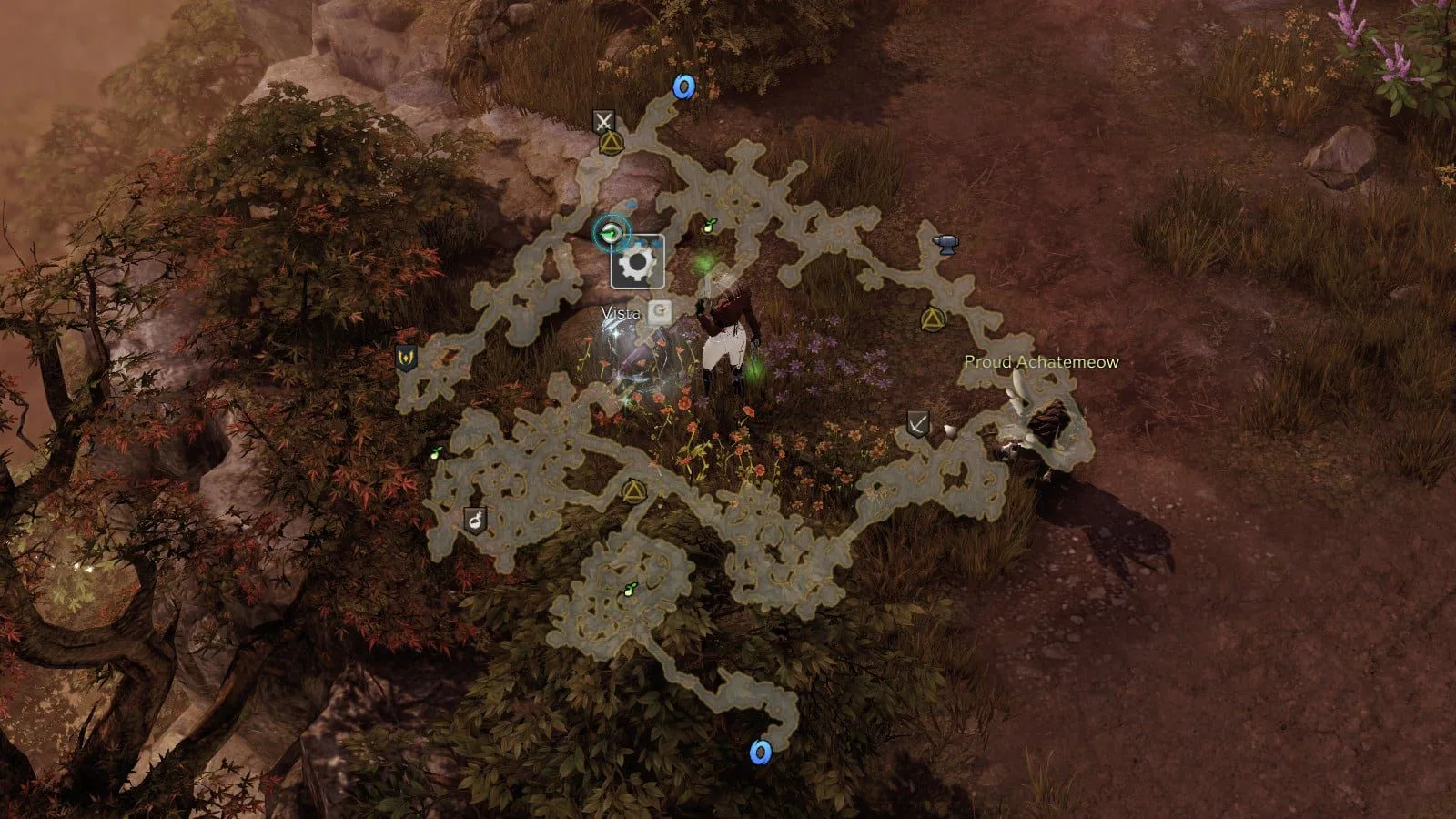
Task: Select the anvil repair marker on the map
Action: (946, 244)
